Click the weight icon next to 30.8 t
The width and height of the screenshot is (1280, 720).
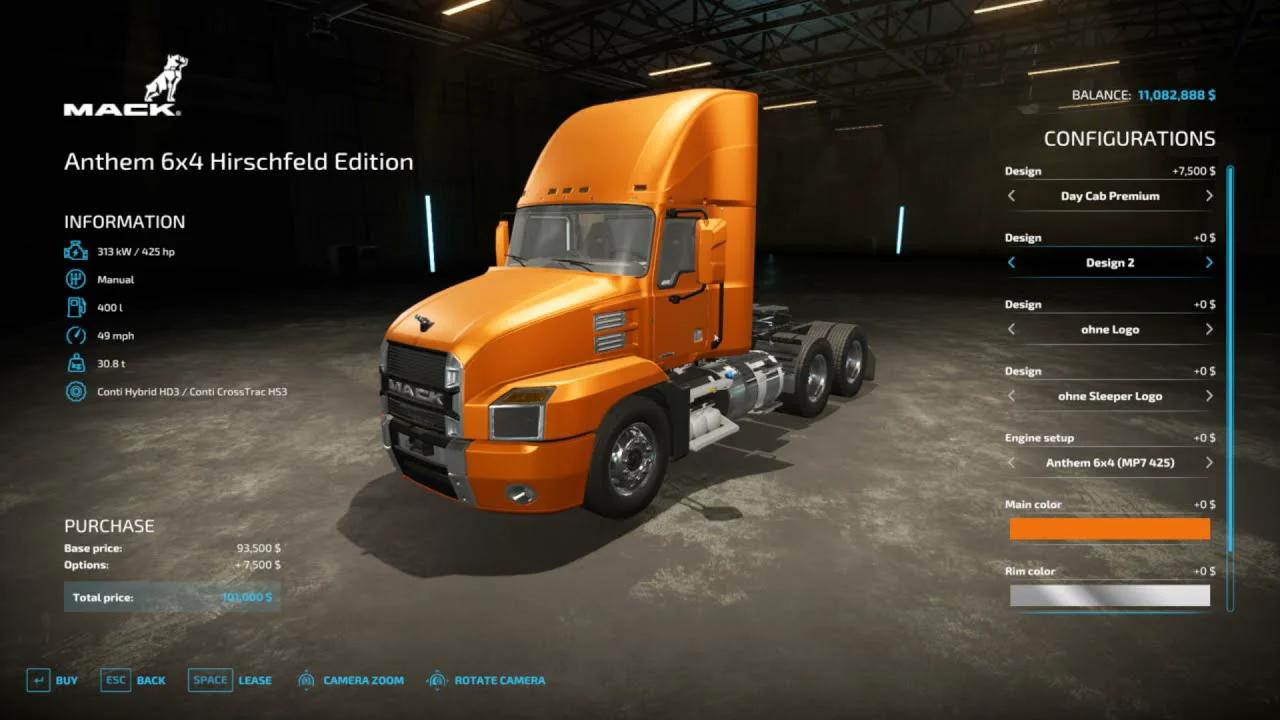tap(75, 363)
